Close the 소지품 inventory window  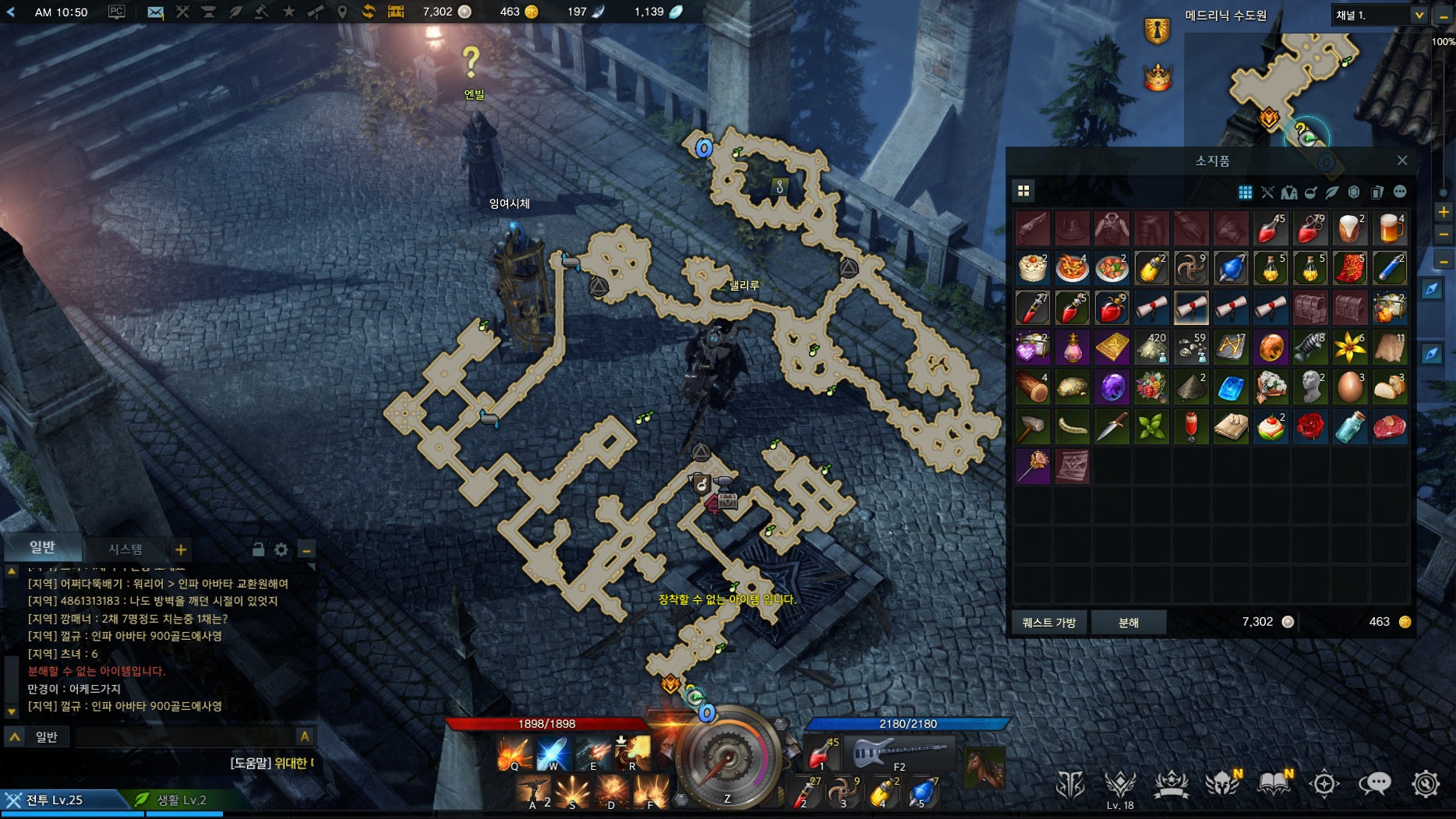[1402, 161]
